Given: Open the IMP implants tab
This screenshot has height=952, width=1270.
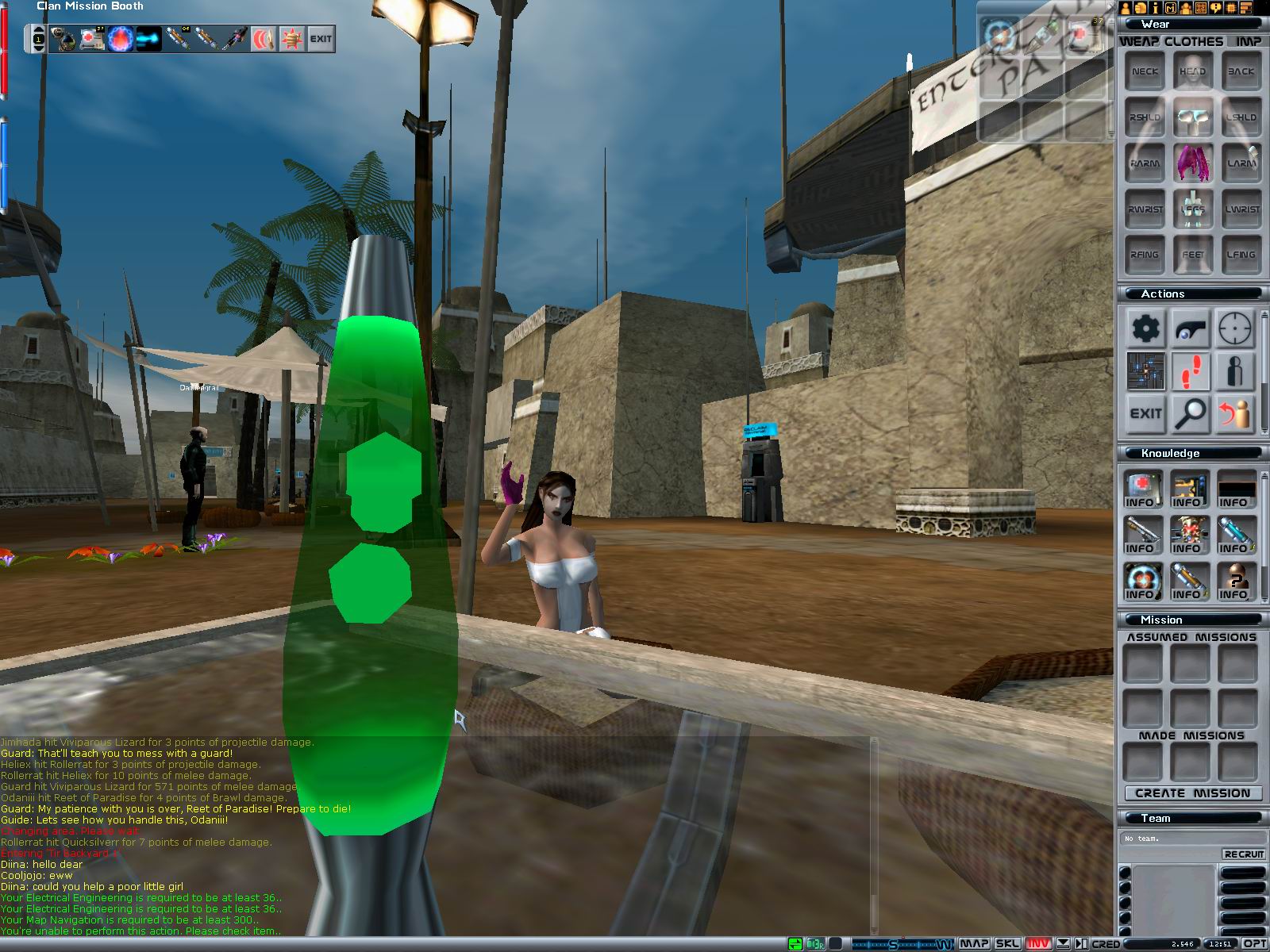Looking at the screenshot, I should tap(1248, 41).
